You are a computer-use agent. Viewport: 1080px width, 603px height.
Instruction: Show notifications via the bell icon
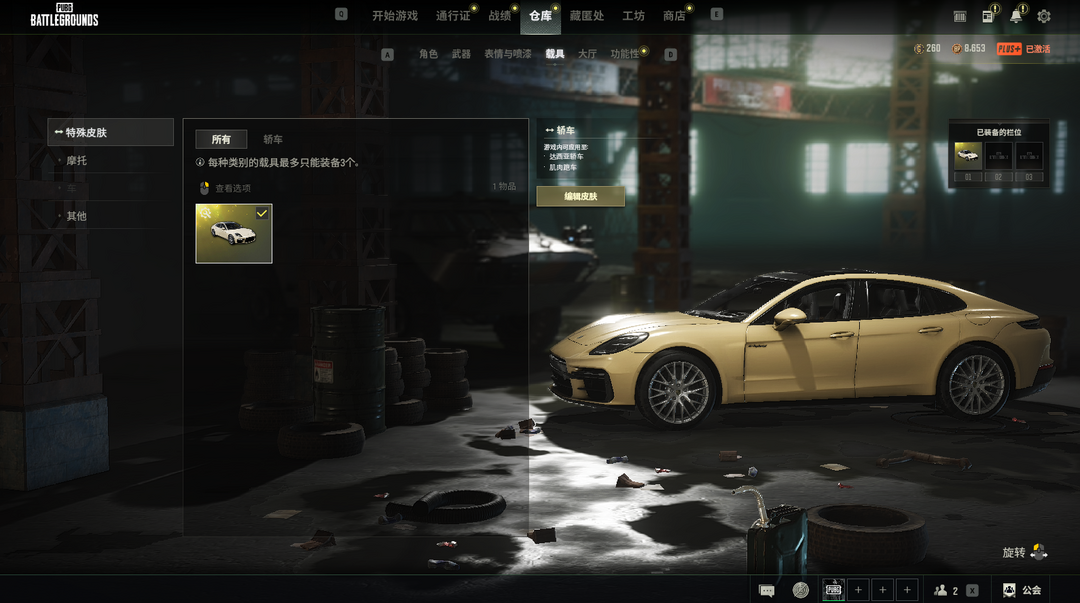click(x=1016, y=16)
